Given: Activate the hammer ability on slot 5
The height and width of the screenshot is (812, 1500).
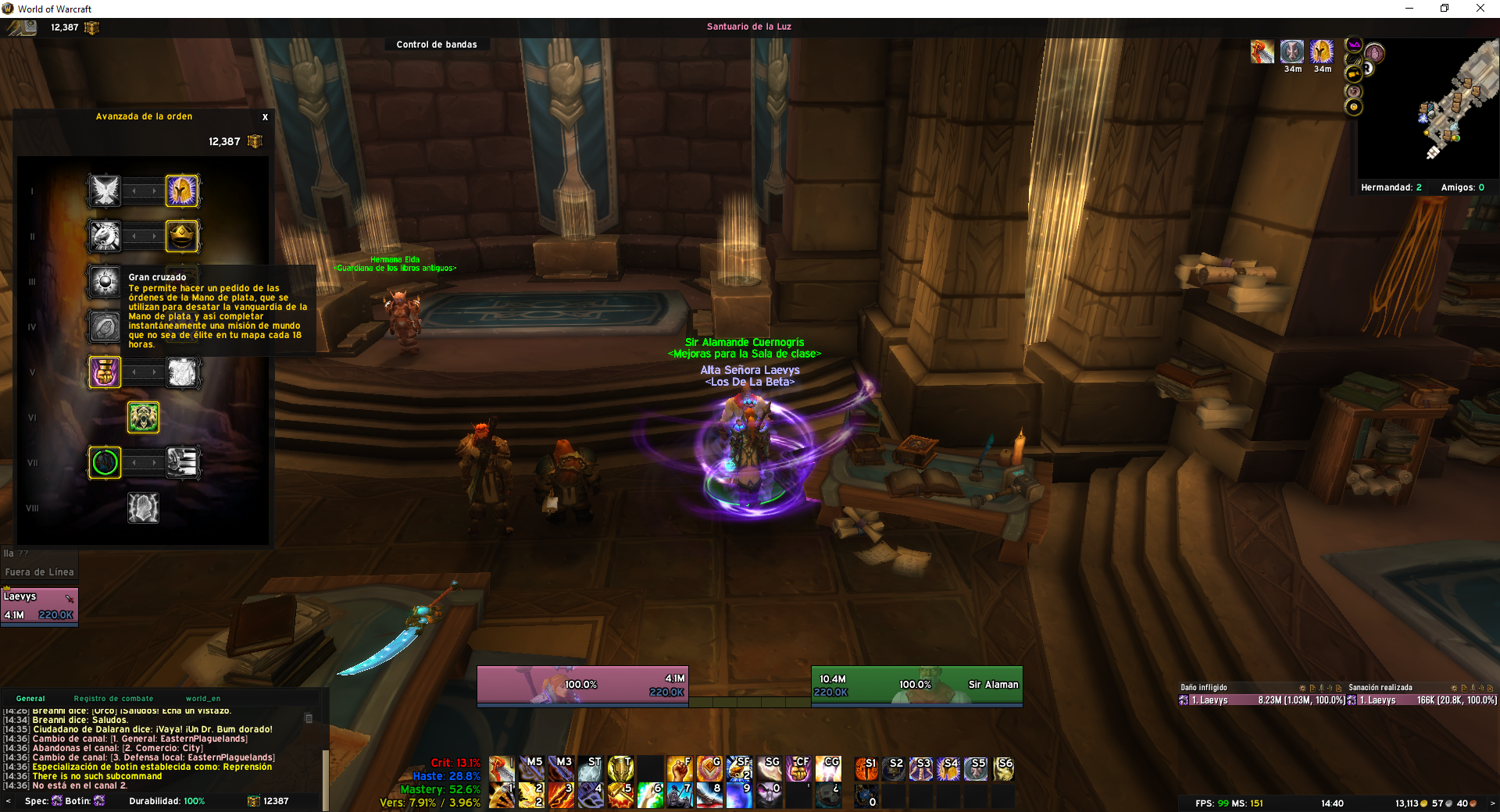Looking at the screenshot, I should (x=620, y=795).
